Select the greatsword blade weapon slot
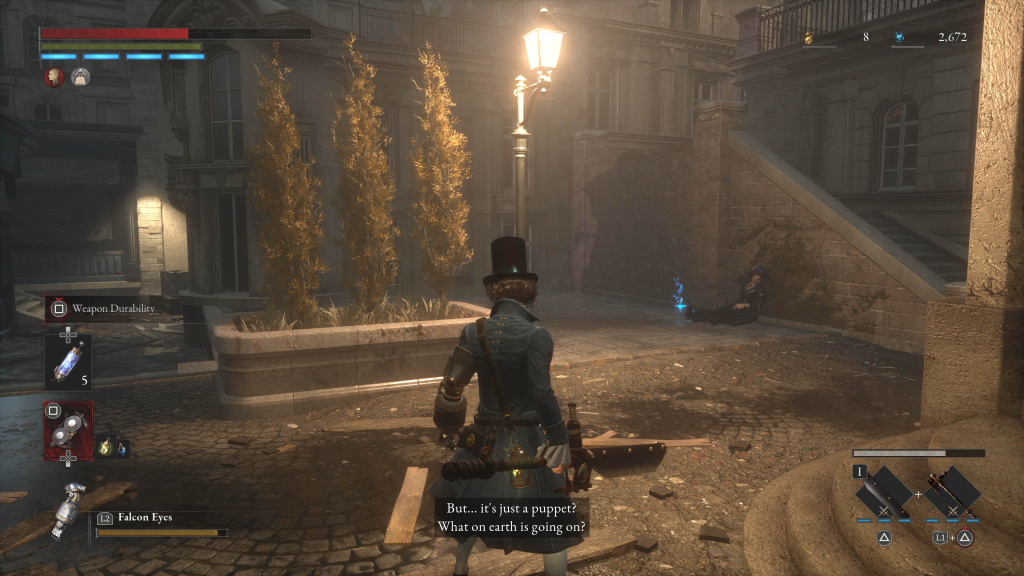 (883, 493)
